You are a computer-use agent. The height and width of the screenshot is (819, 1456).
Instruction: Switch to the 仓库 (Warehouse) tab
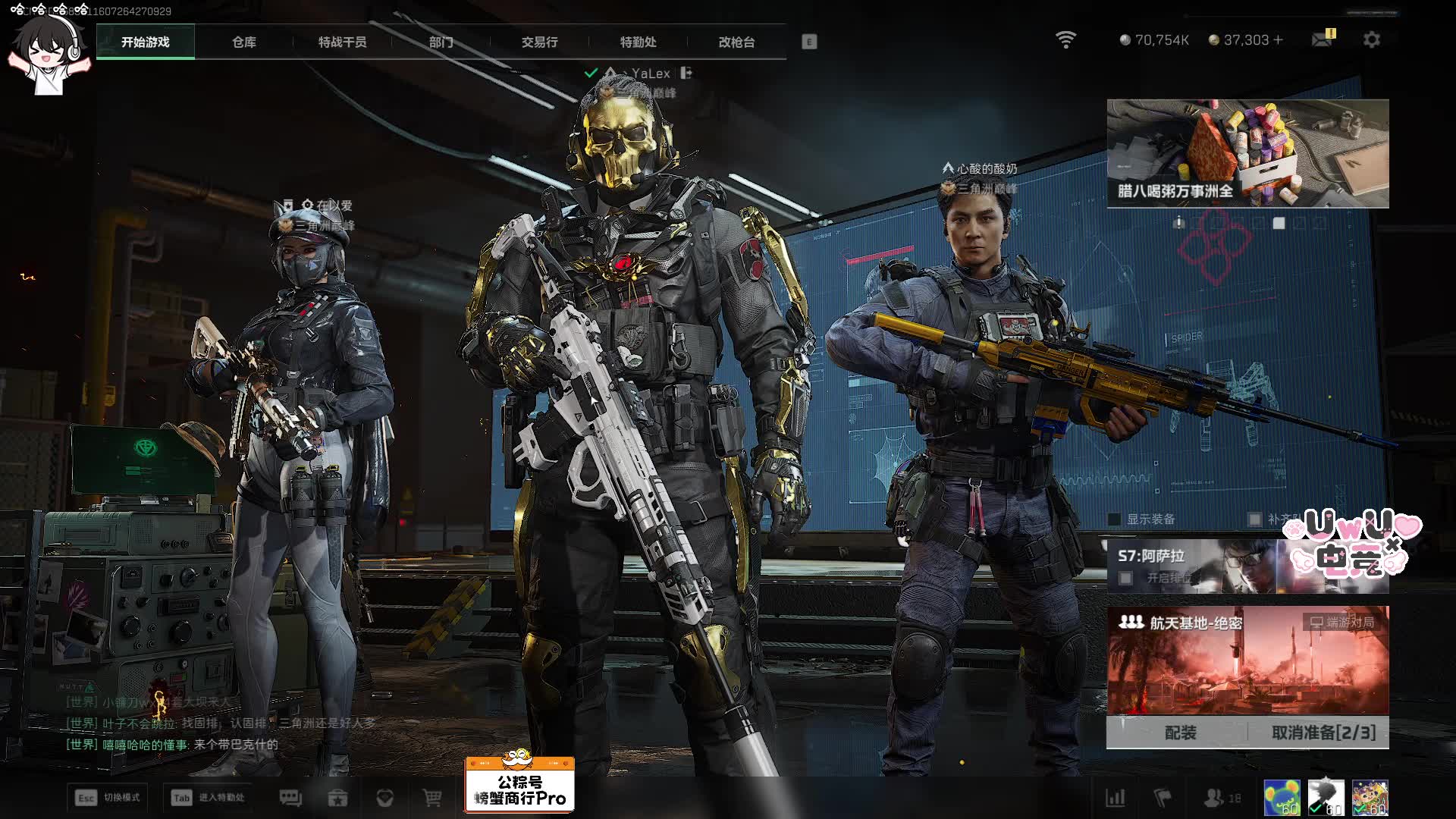click(243, 42)
